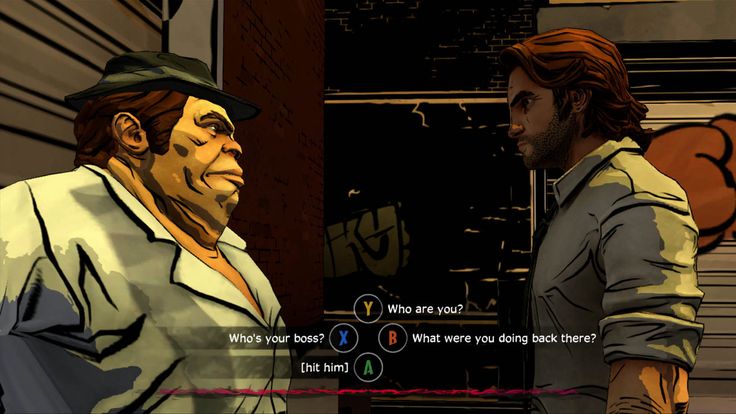The height and width of the screenshot is (414, 736).
Task: Pick the "[hit him]" option
Action: 324,368
